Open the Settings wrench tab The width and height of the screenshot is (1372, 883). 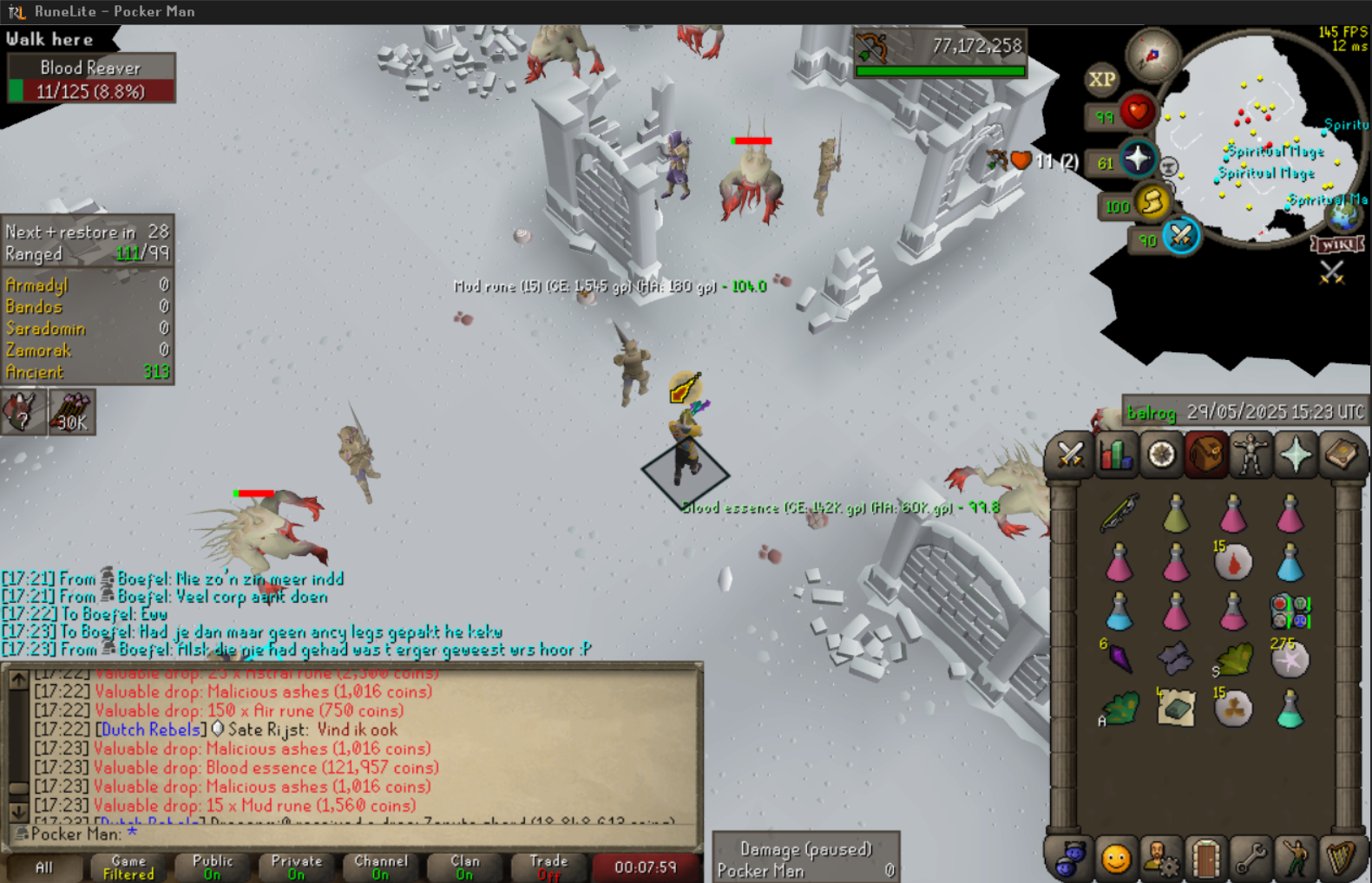(1251, 859)
